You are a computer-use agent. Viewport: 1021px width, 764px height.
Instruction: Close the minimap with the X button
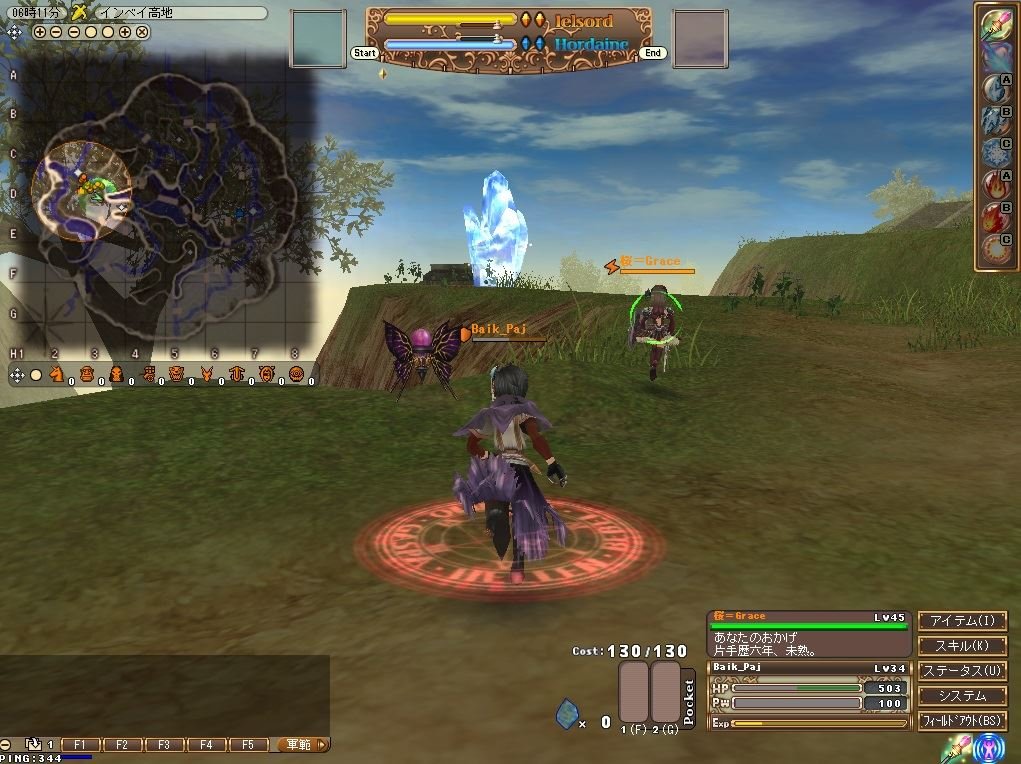142,32
